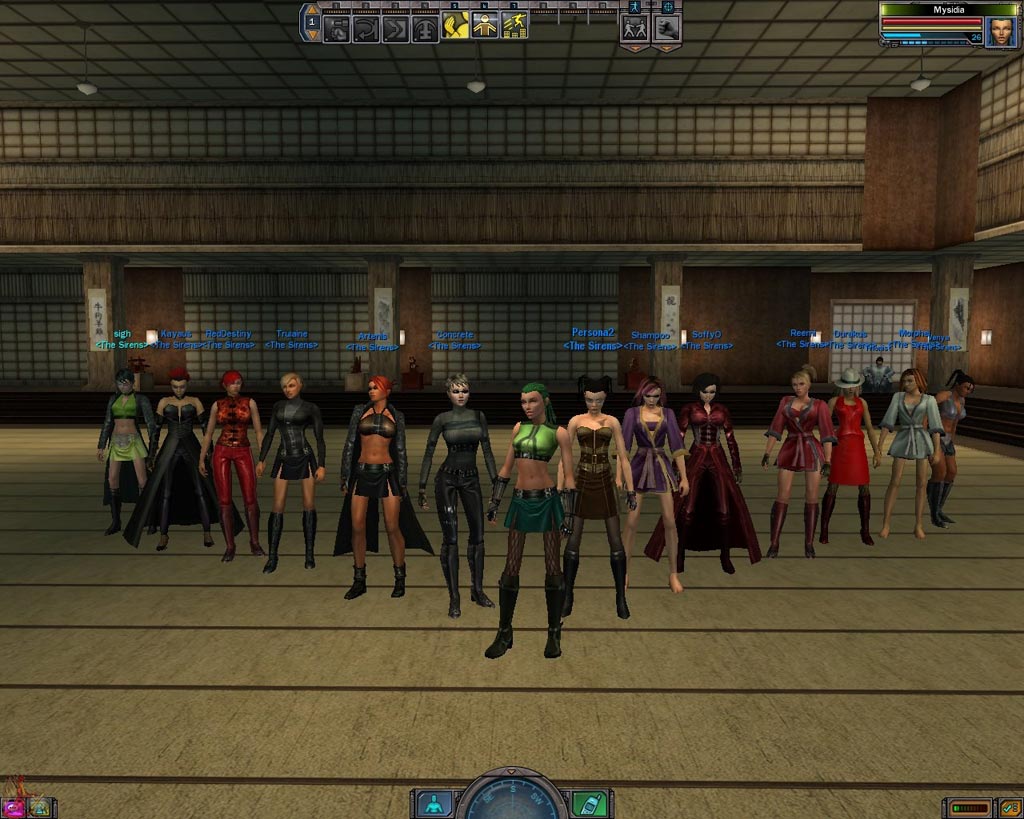Use the yellow rooftop-leap ability icon
The image size is (1024, 819).
click(515, 27)
